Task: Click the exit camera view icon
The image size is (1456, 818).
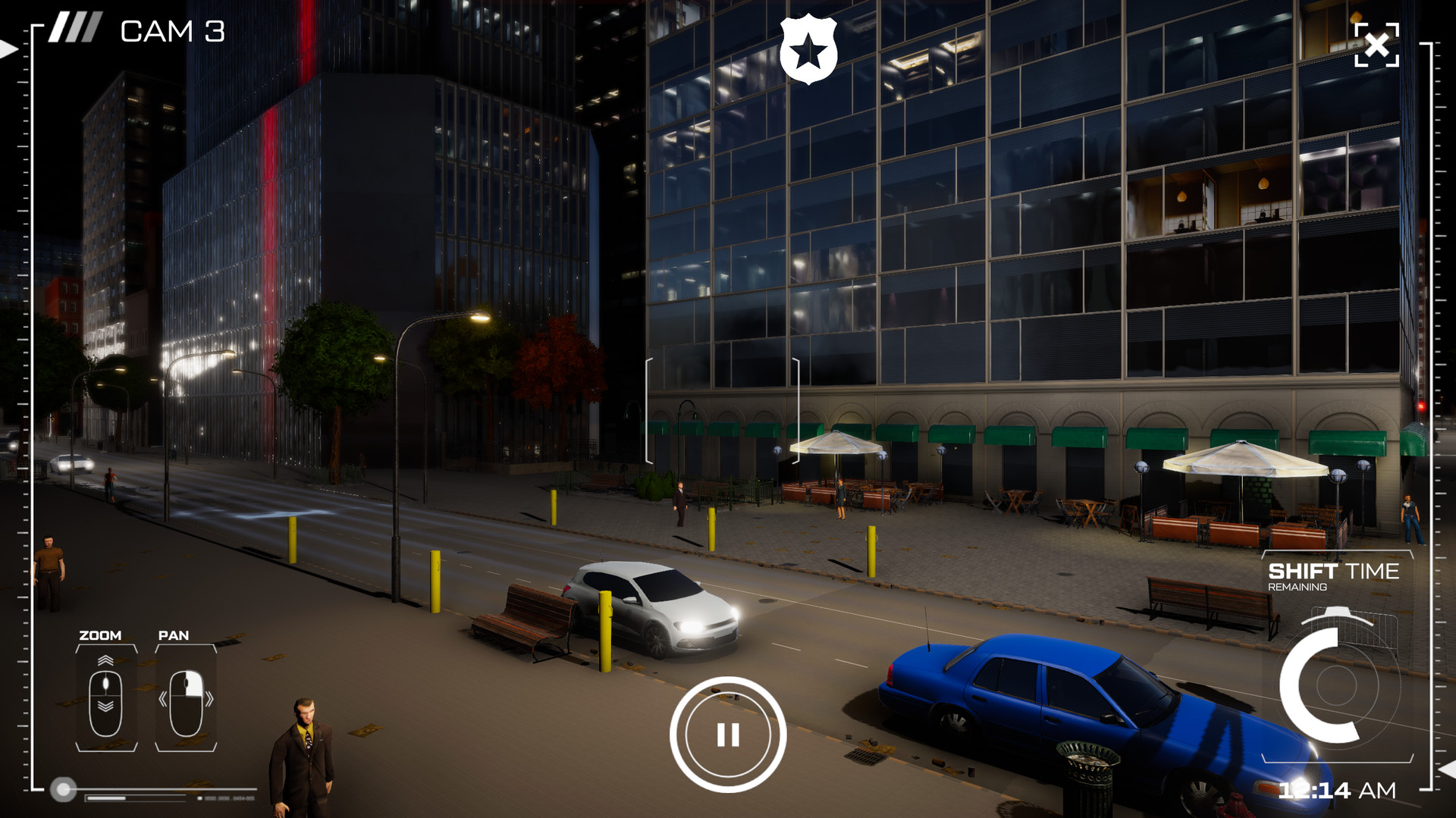Action: (1378, 45)
